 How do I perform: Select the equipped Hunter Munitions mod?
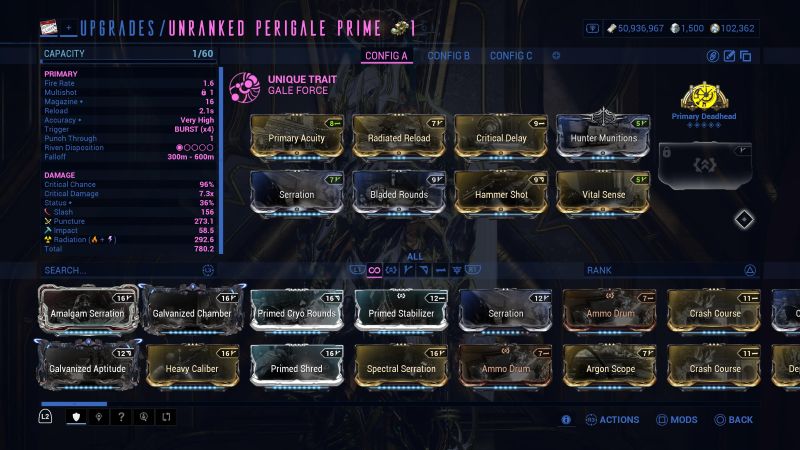(603, 137)
